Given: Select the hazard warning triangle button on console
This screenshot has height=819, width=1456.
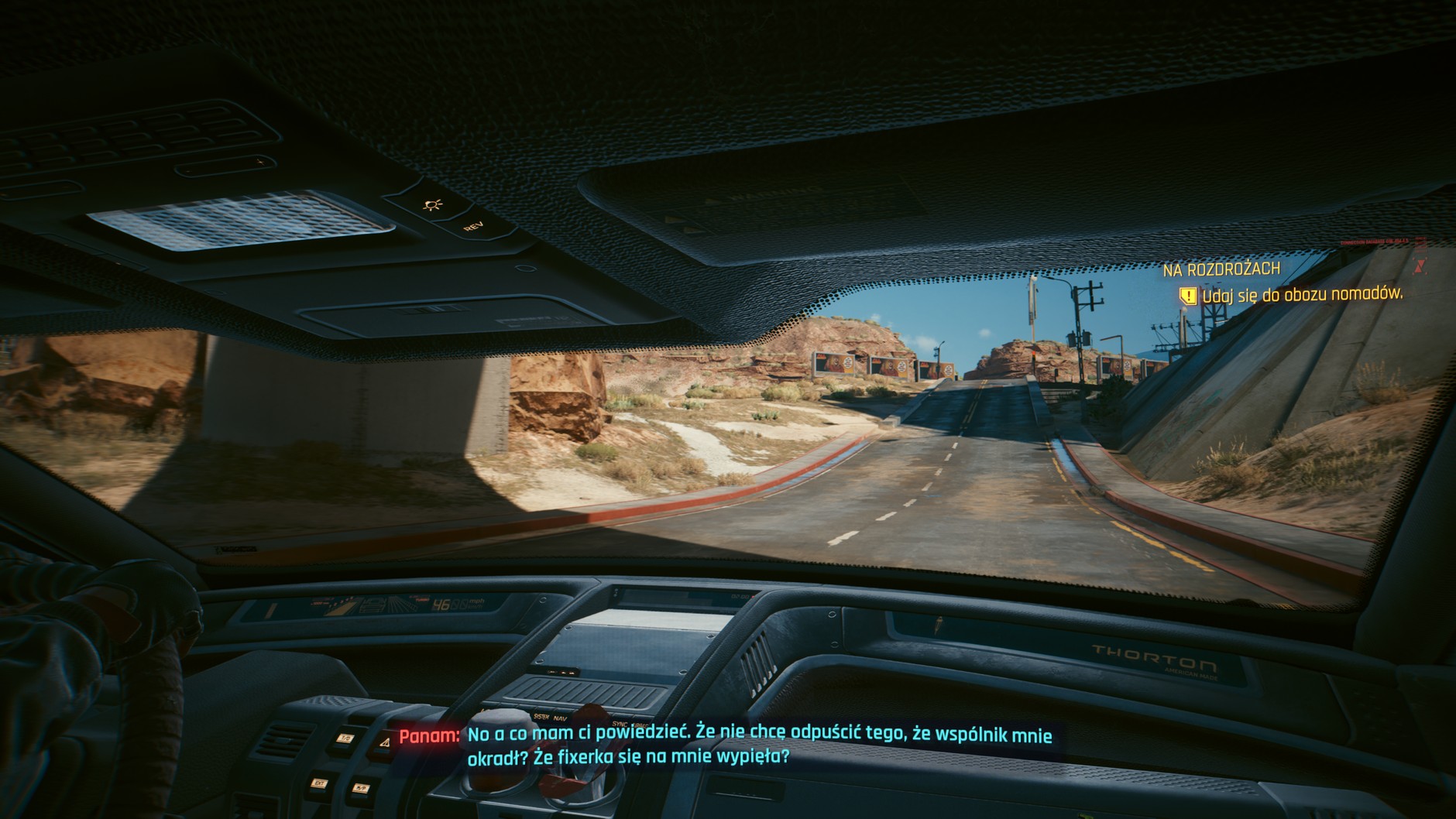Looking at the screenshot, I should coord(384,743).
